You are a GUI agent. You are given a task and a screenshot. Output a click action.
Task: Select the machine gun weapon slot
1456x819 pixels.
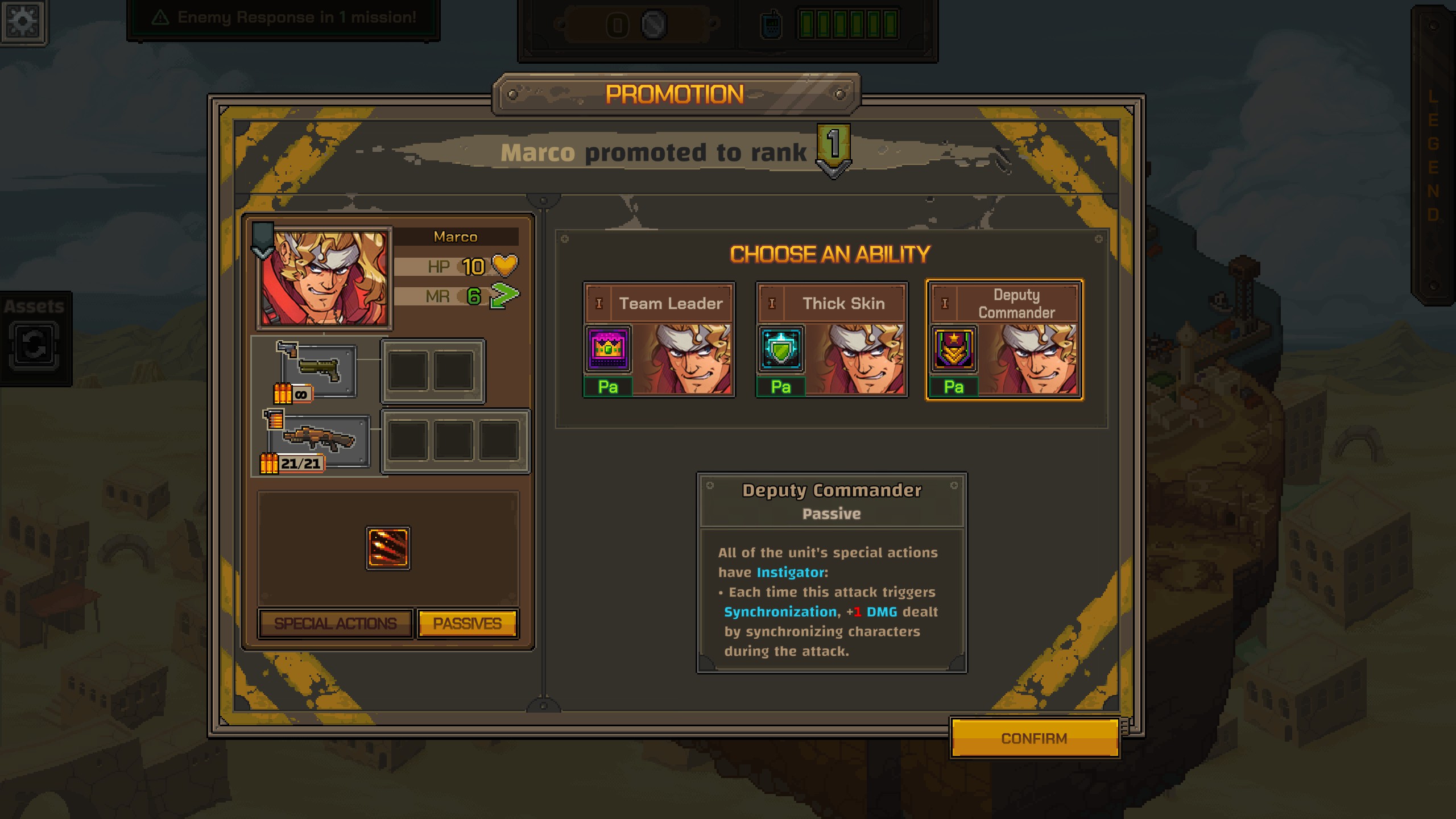(x=319, y=440)
